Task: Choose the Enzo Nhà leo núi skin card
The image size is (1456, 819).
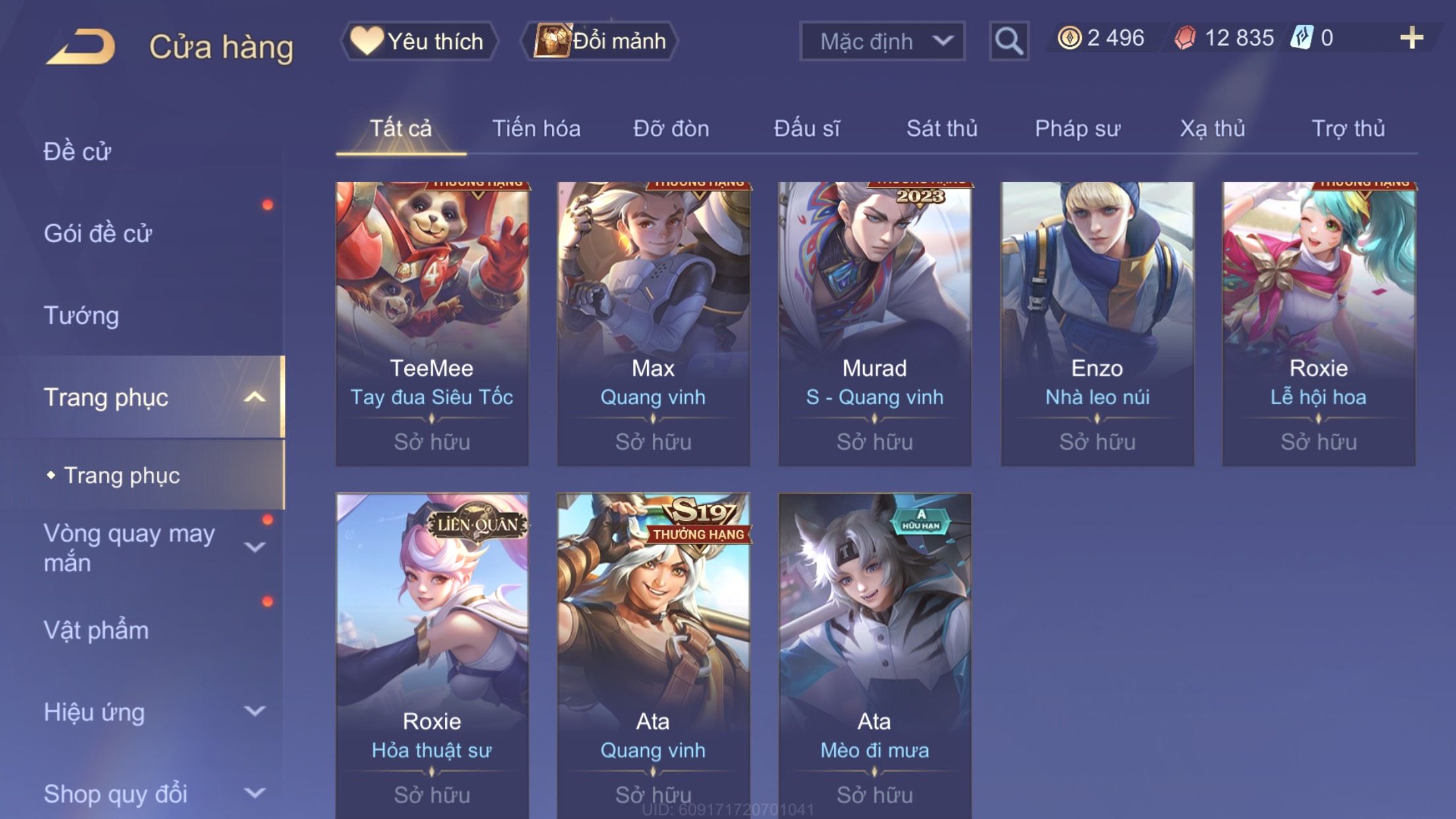Action: point(1097,323)
